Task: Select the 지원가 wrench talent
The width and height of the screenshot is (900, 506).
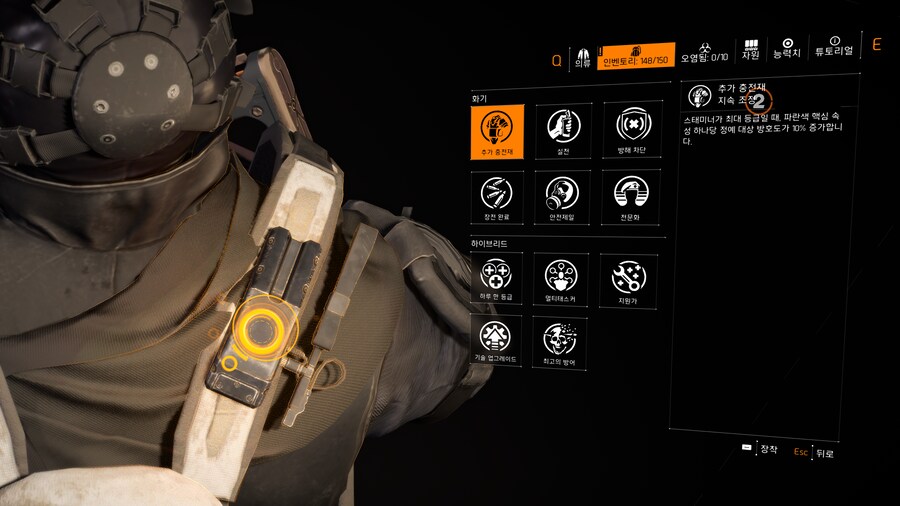Action: coord(628,278)
